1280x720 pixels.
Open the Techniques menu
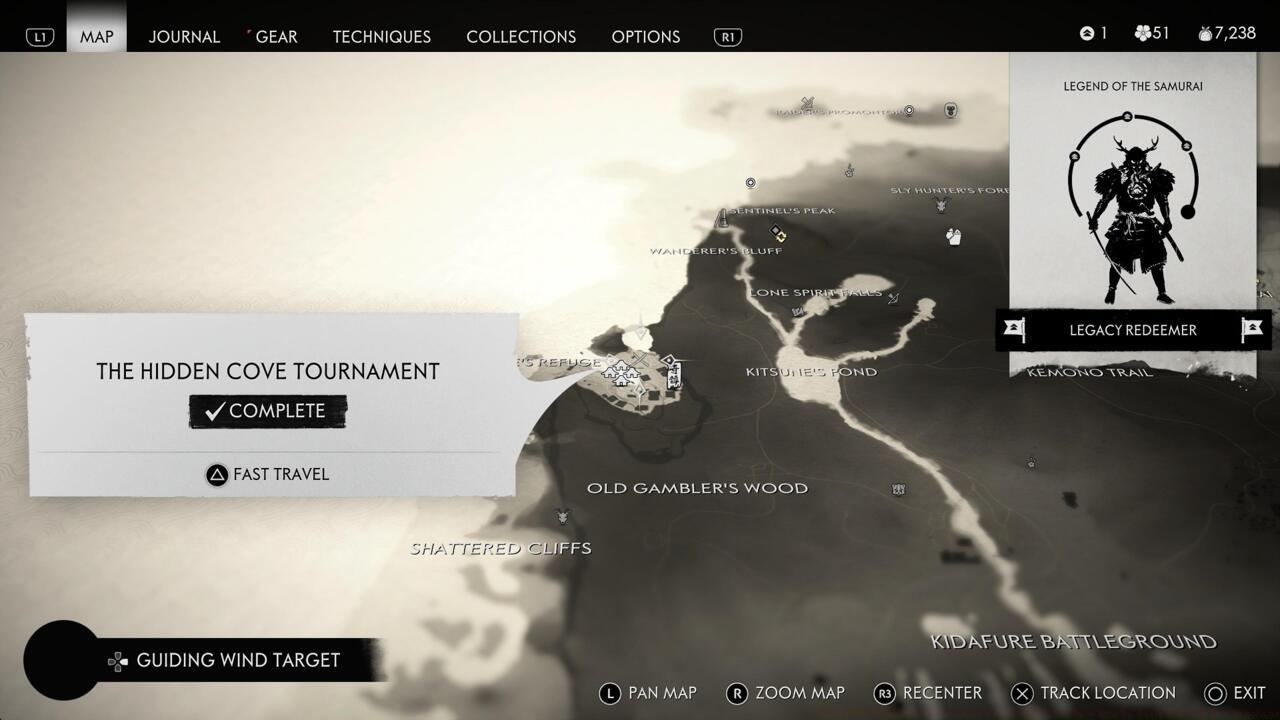pyautogui.click(x=381, y=37)
